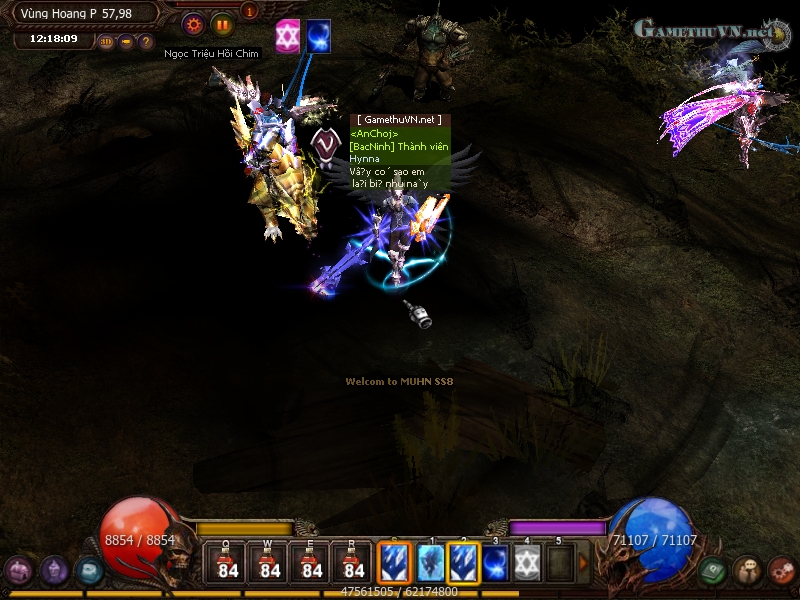Image resolution: width=800 pixels, height=600 pixels.
Task: Use the potion in slot Q
Action: pos(228,563)
